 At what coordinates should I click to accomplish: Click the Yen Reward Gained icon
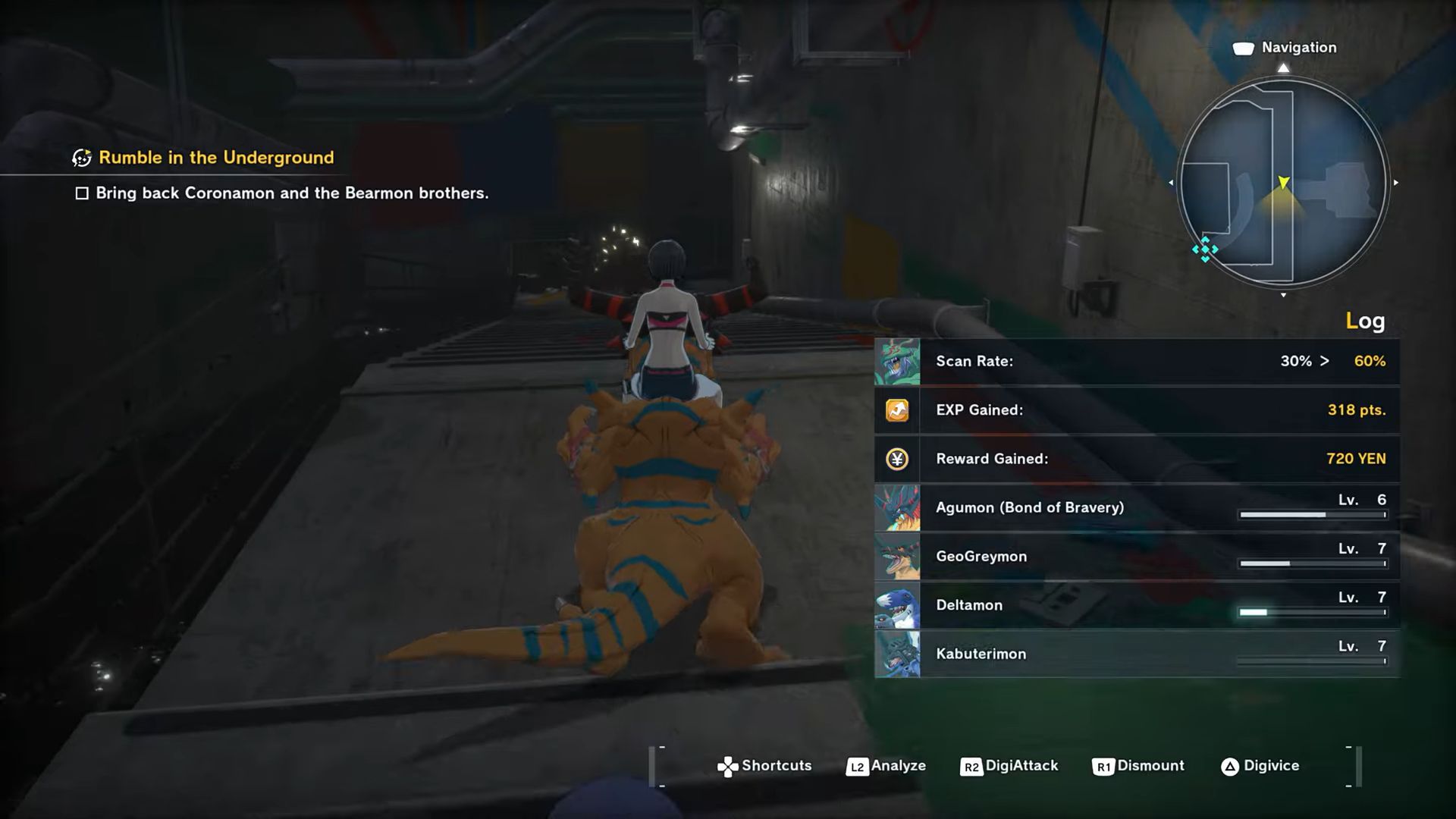(897, 459)
